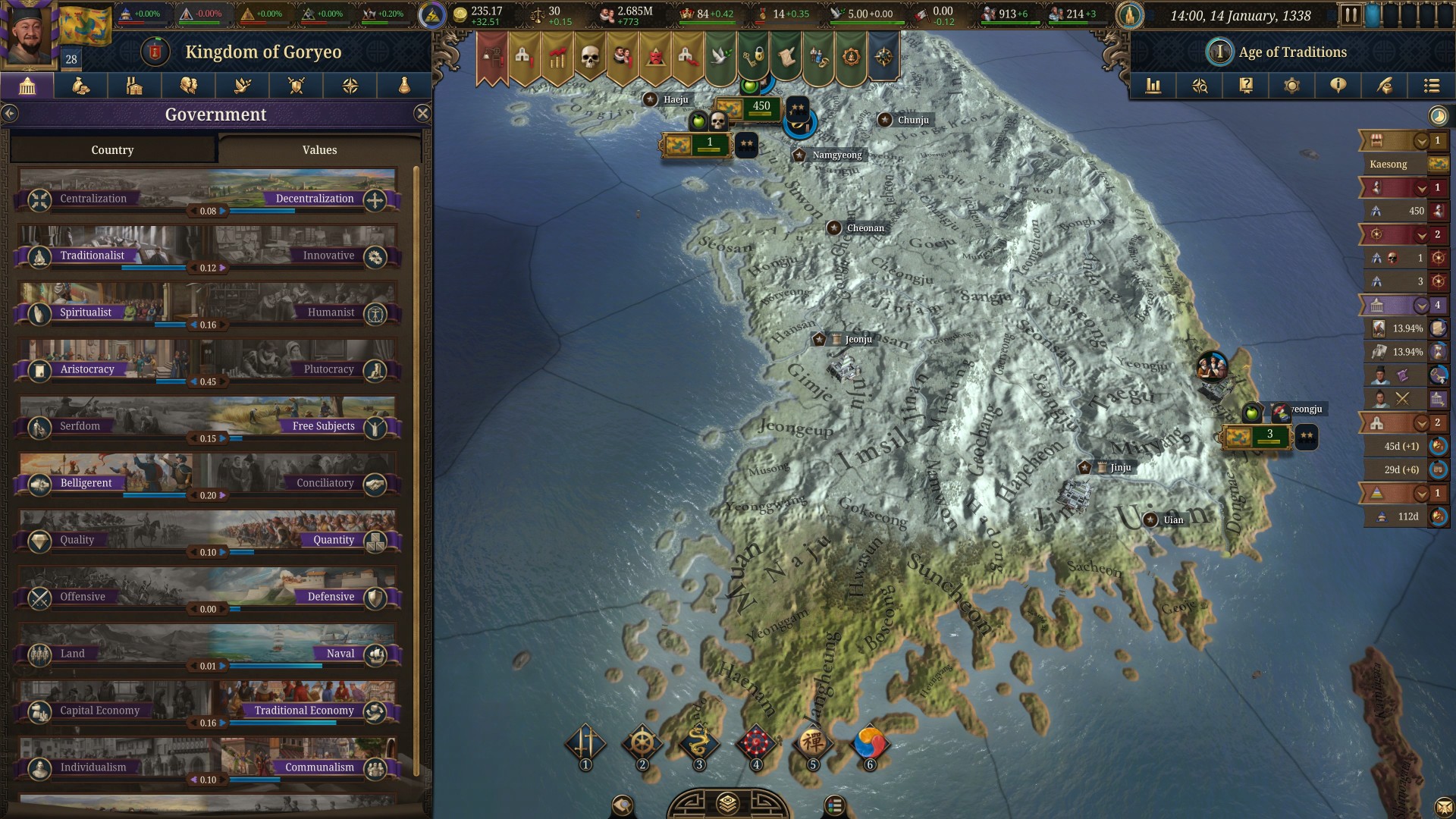Open the Values tab

tap(319, 150)
